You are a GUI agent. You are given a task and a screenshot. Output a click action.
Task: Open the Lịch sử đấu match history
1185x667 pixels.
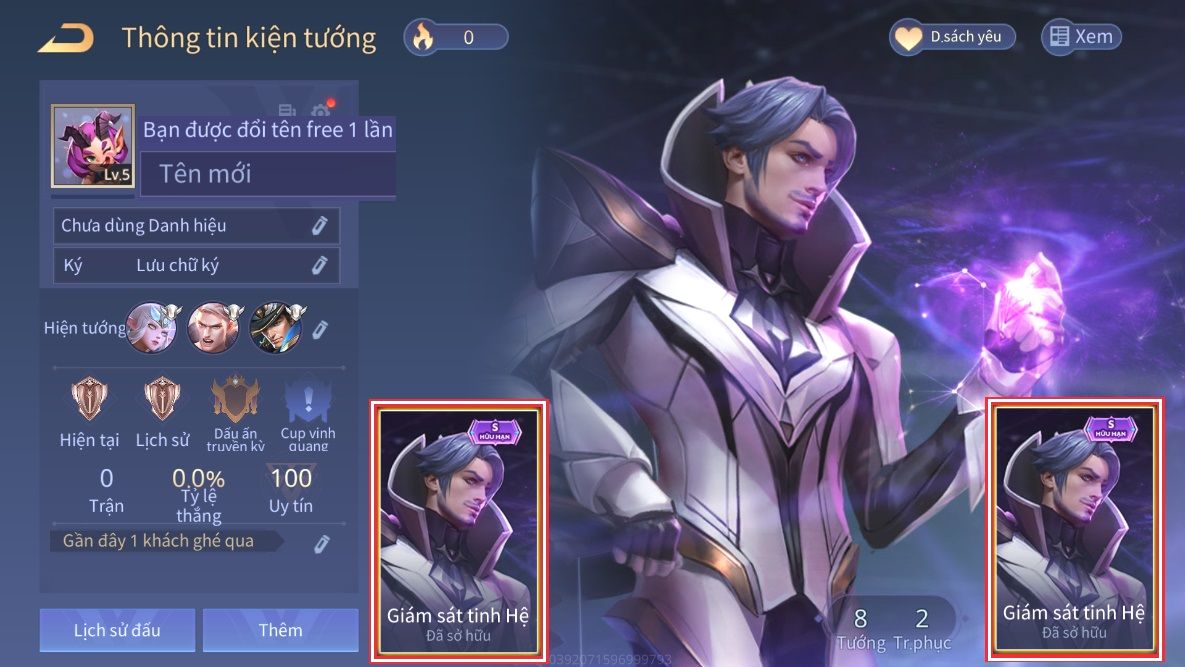tap(117, 630)
